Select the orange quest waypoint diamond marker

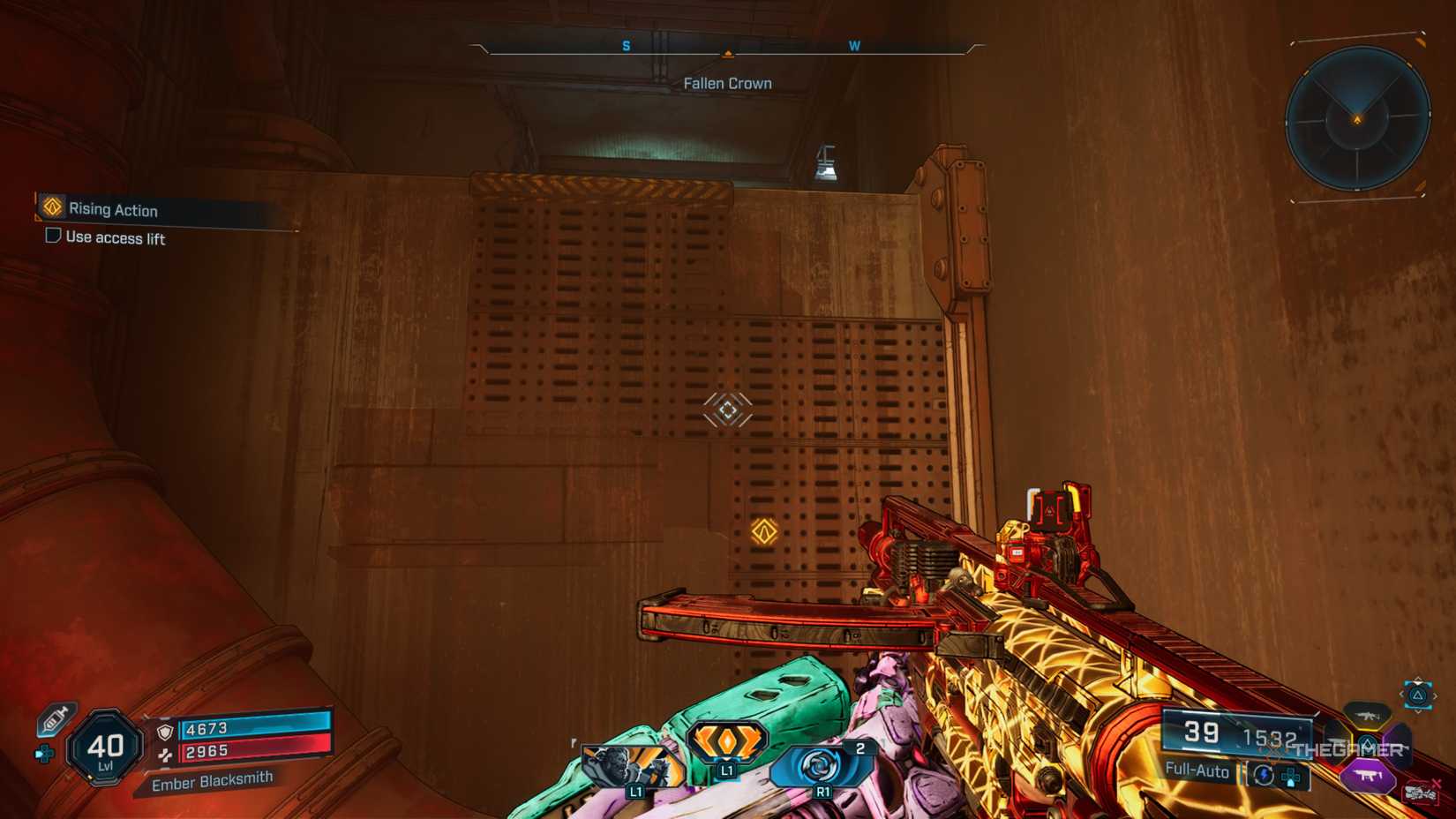[x=764, y=531]
